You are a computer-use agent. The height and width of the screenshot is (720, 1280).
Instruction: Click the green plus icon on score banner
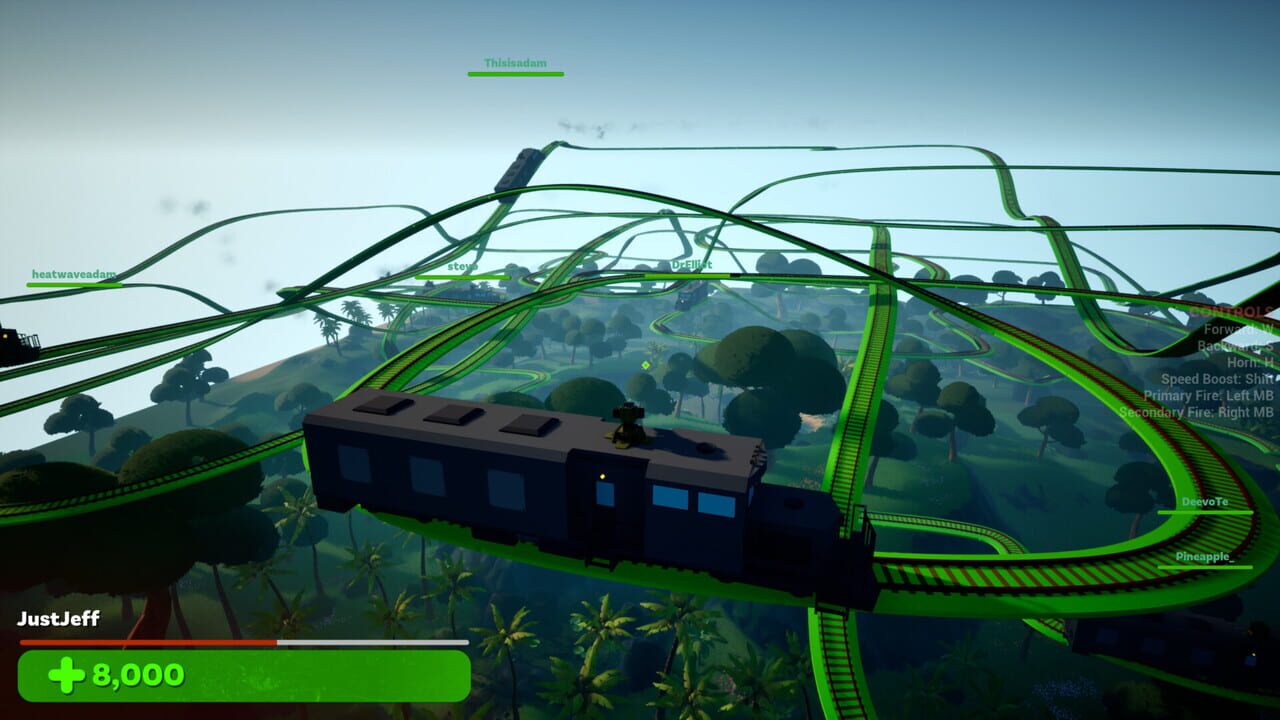[x=67, y=674]
